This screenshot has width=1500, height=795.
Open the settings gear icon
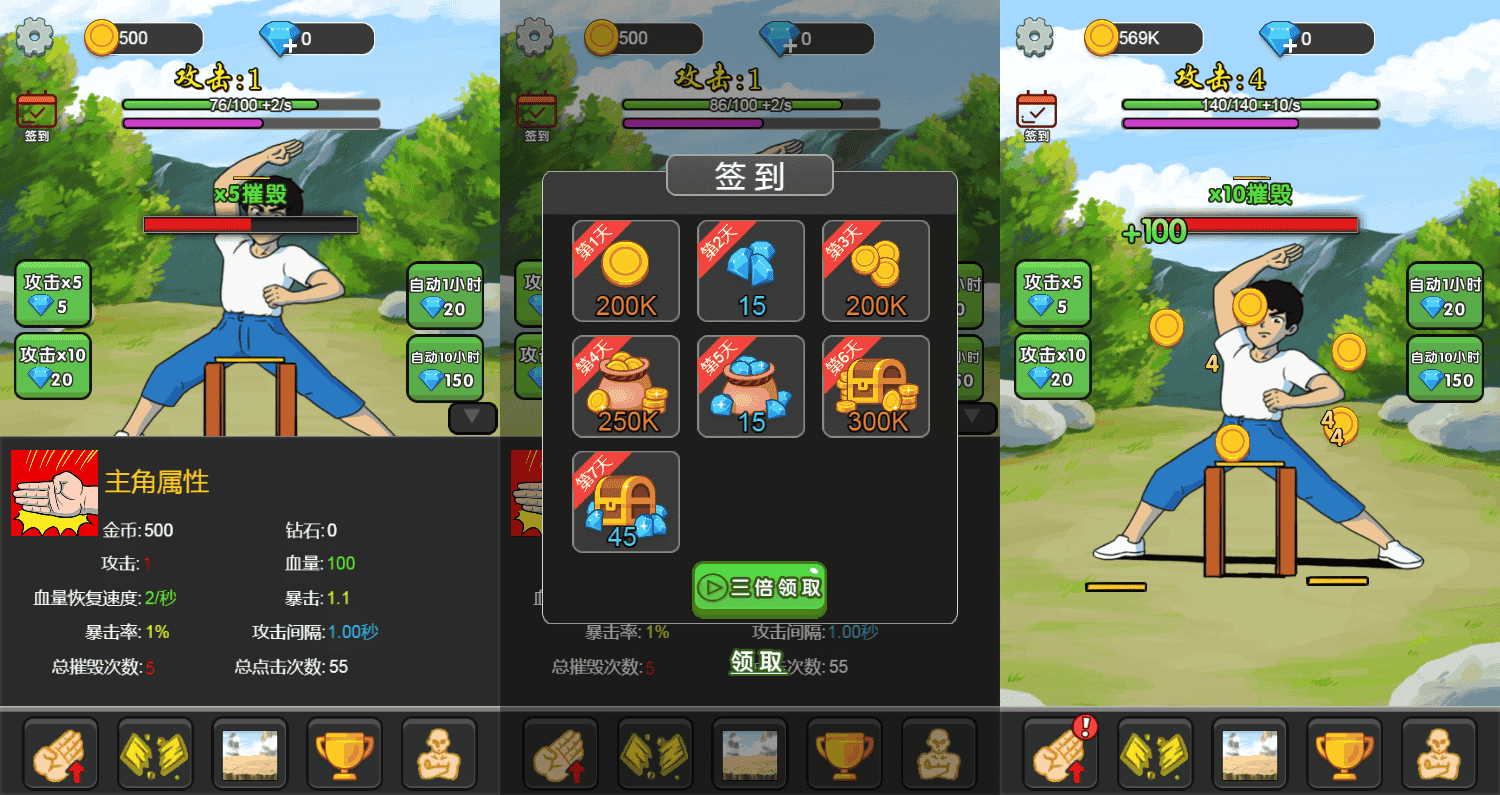[33, 35]
